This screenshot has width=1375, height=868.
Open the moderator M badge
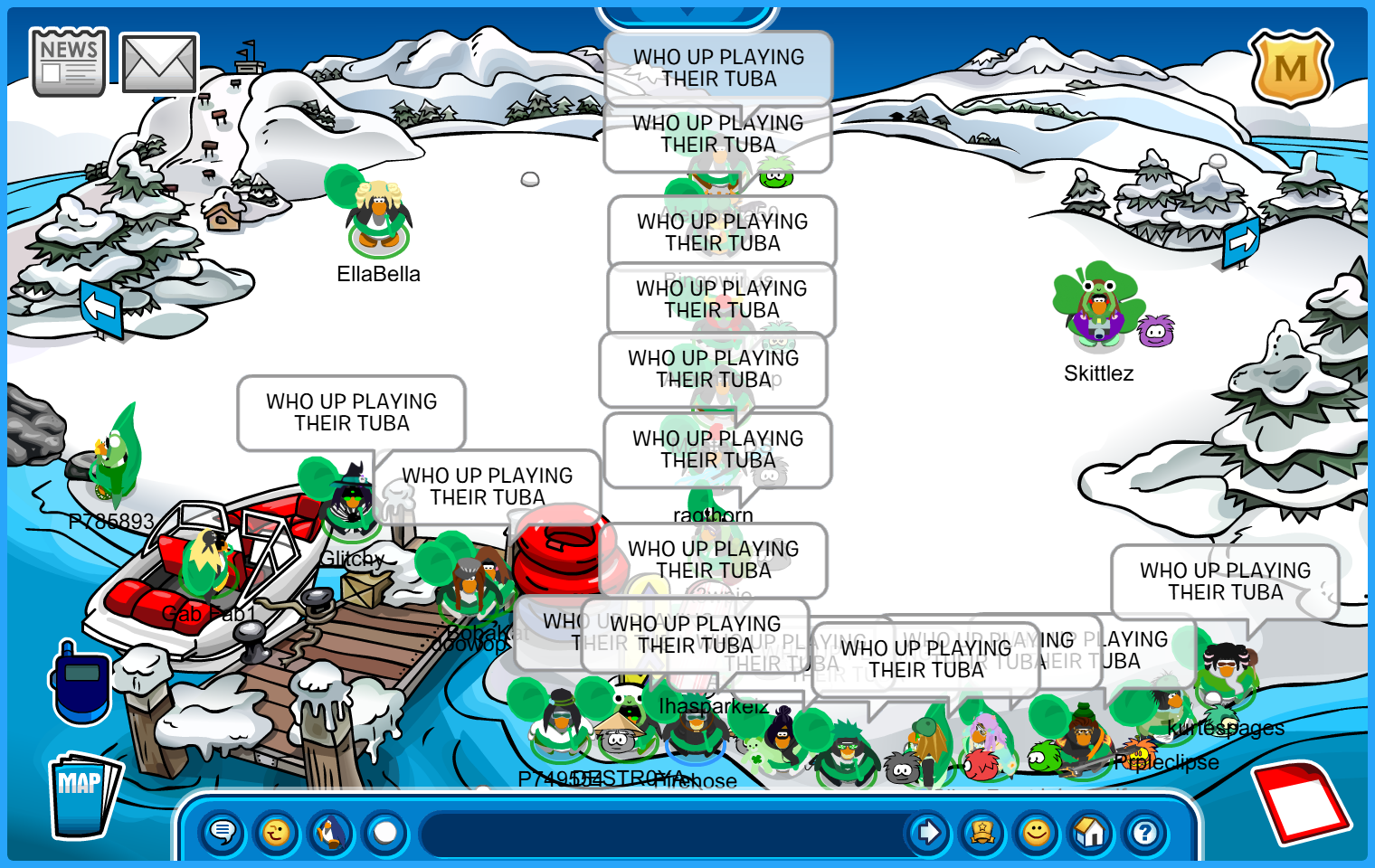[x=1290, y=69]
